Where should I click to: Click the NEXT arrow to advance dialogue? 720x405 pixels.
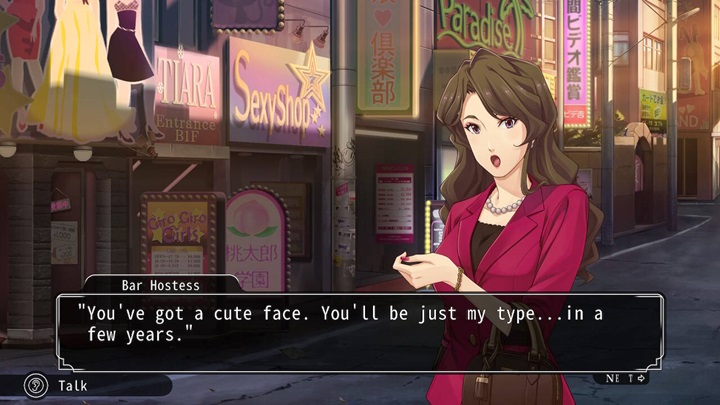tap(628, 378)
